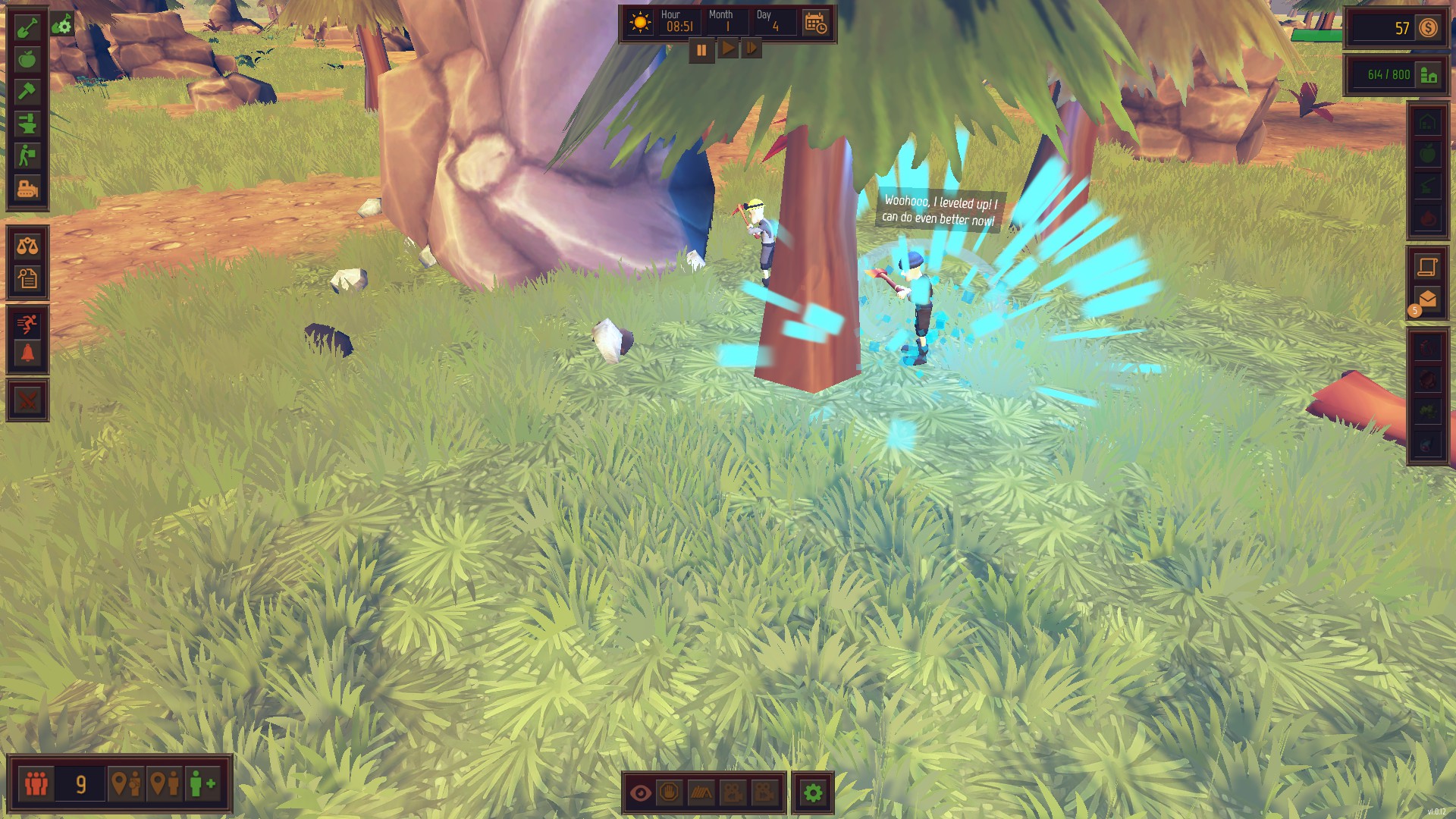This screenshot has height=819, width=1456.
Task: Open the balance scales panel
Action: pyautogui.click(x=27, y=246)
